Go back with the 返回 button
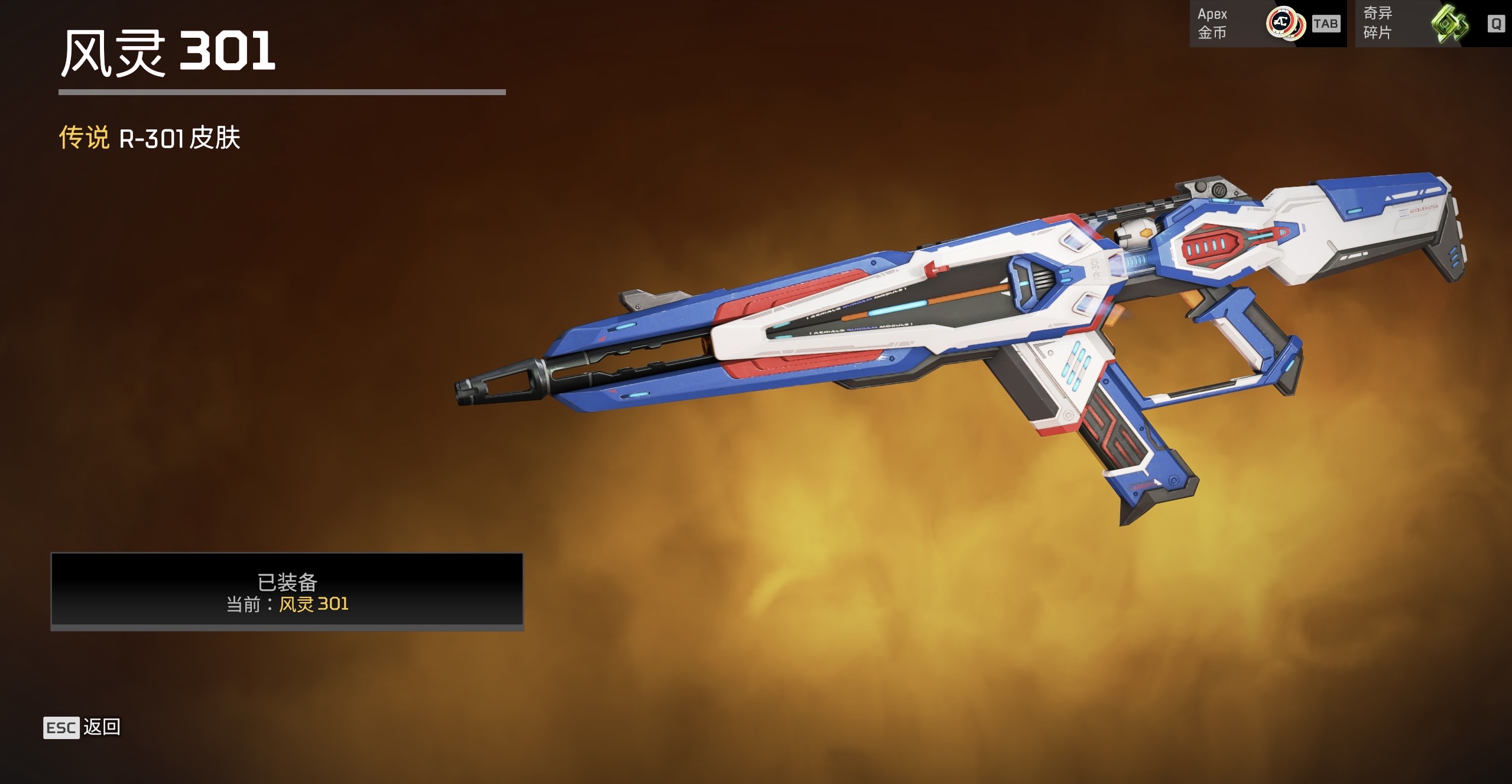 [x=83, y=727]
